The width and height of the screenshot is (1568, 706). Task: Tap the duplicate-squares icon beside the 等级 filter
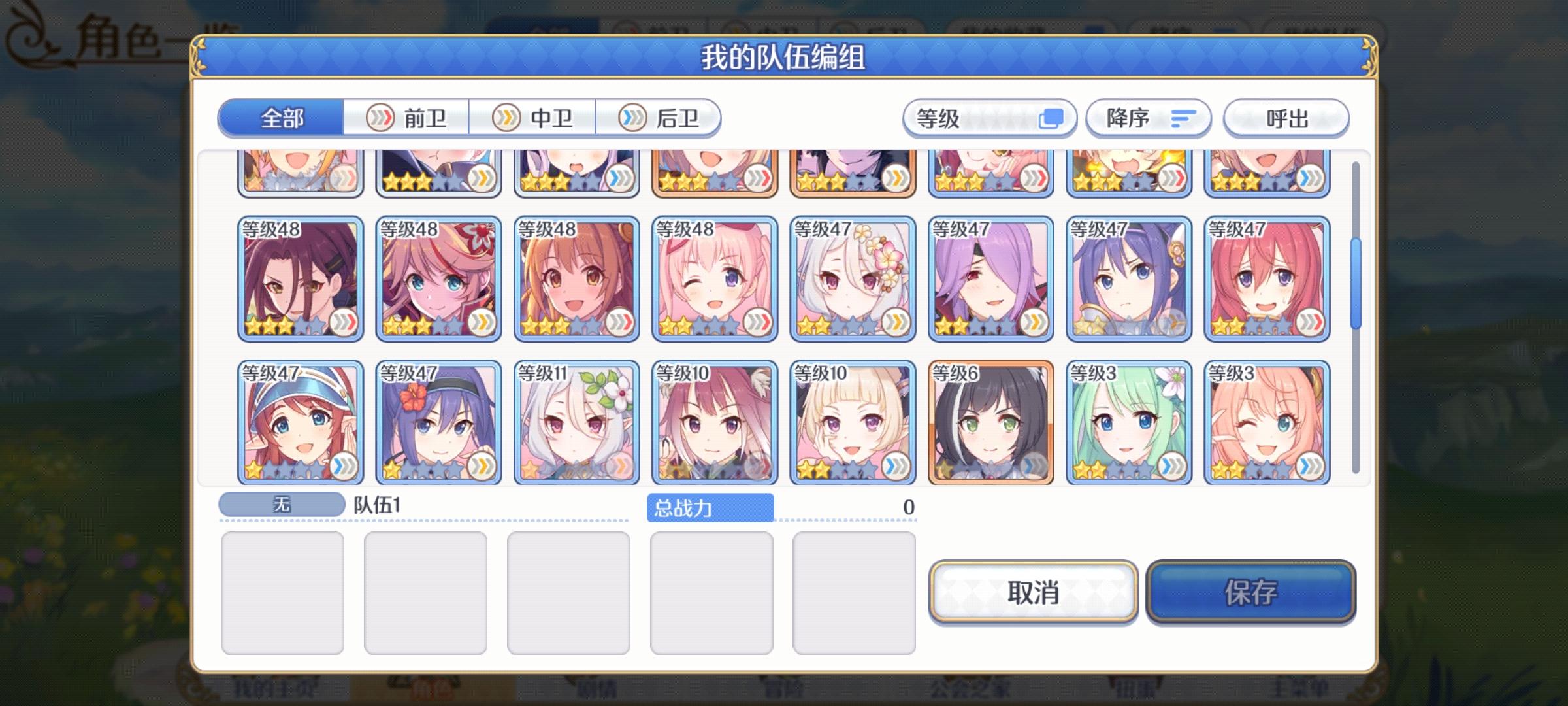1053,118
